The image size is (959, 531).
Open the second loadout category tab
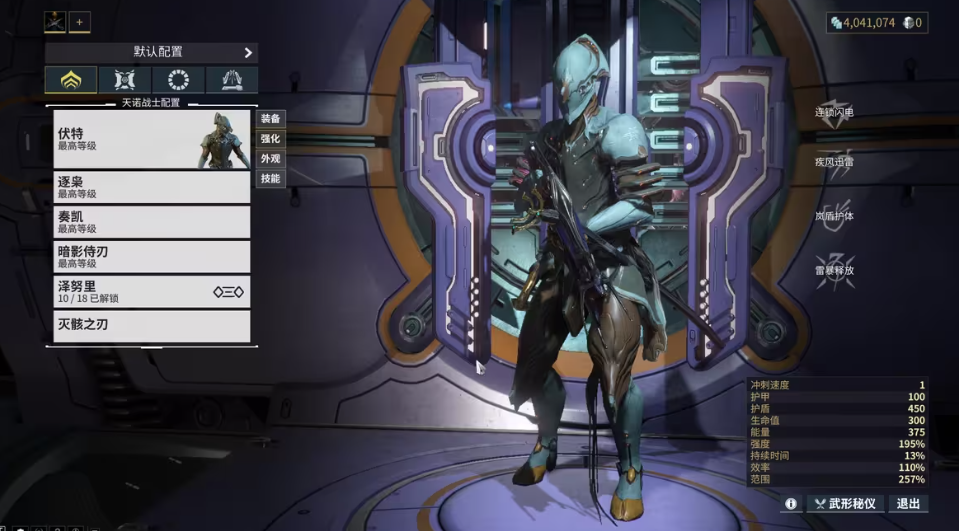pyautogui.click(x=125, y=80)
